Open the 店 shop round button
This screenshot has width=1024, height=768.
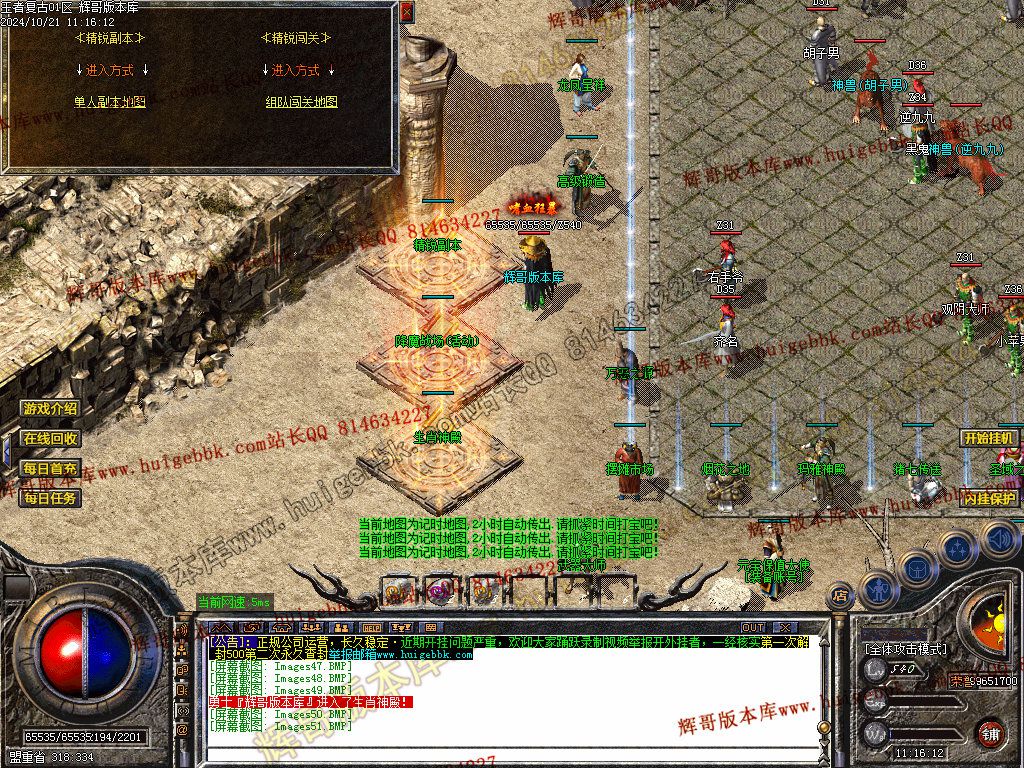pos(840,596)
